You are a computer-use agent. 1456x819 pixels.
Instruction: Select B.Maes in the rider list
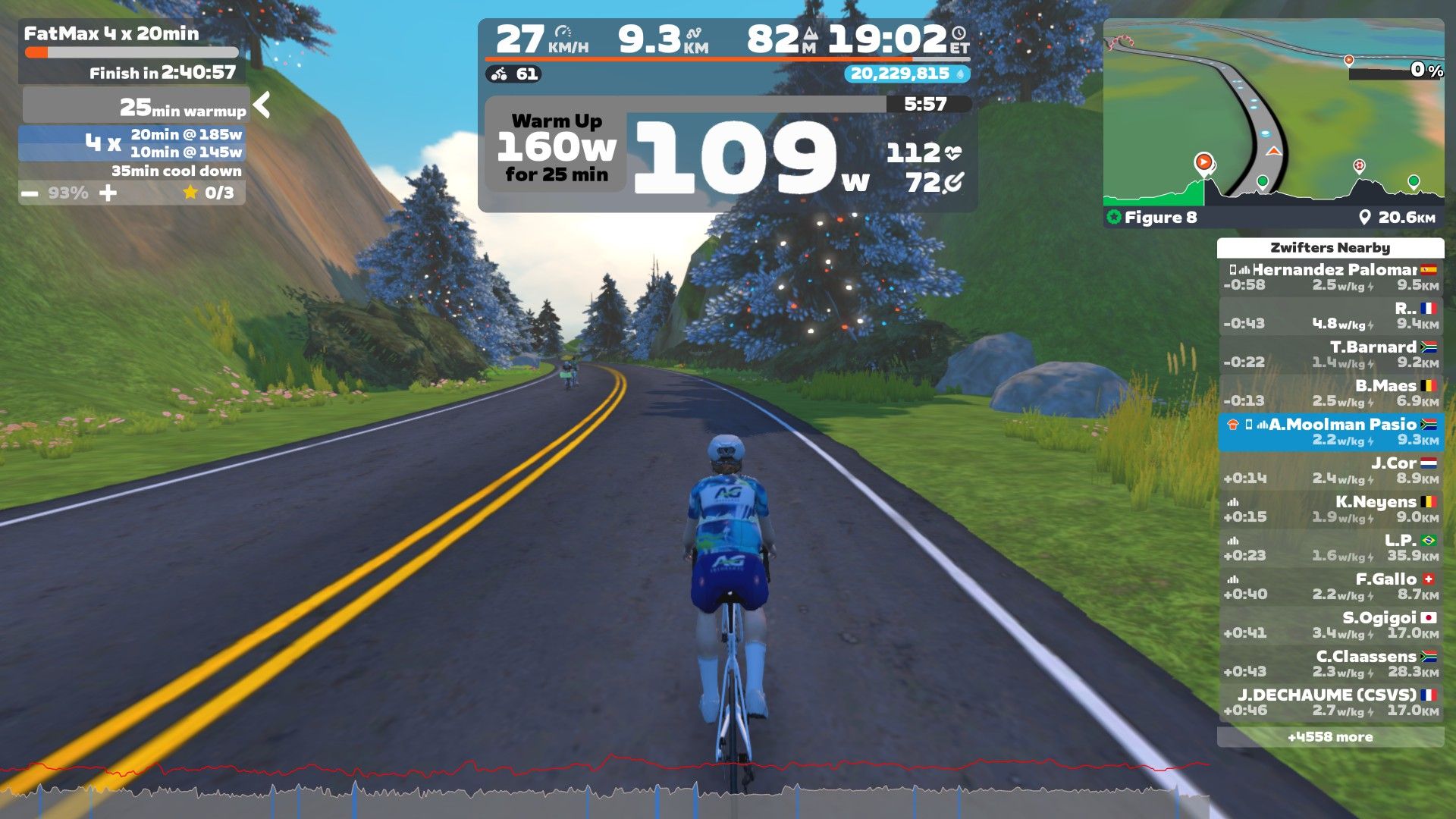click(x=1330, y=393)
